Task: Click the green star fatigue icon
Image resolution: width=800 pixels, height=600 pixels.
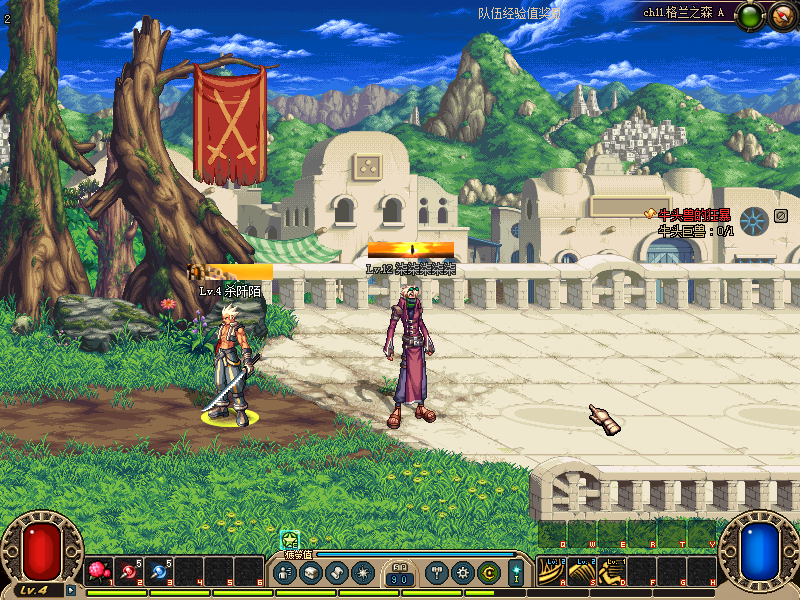Action: 290,539
